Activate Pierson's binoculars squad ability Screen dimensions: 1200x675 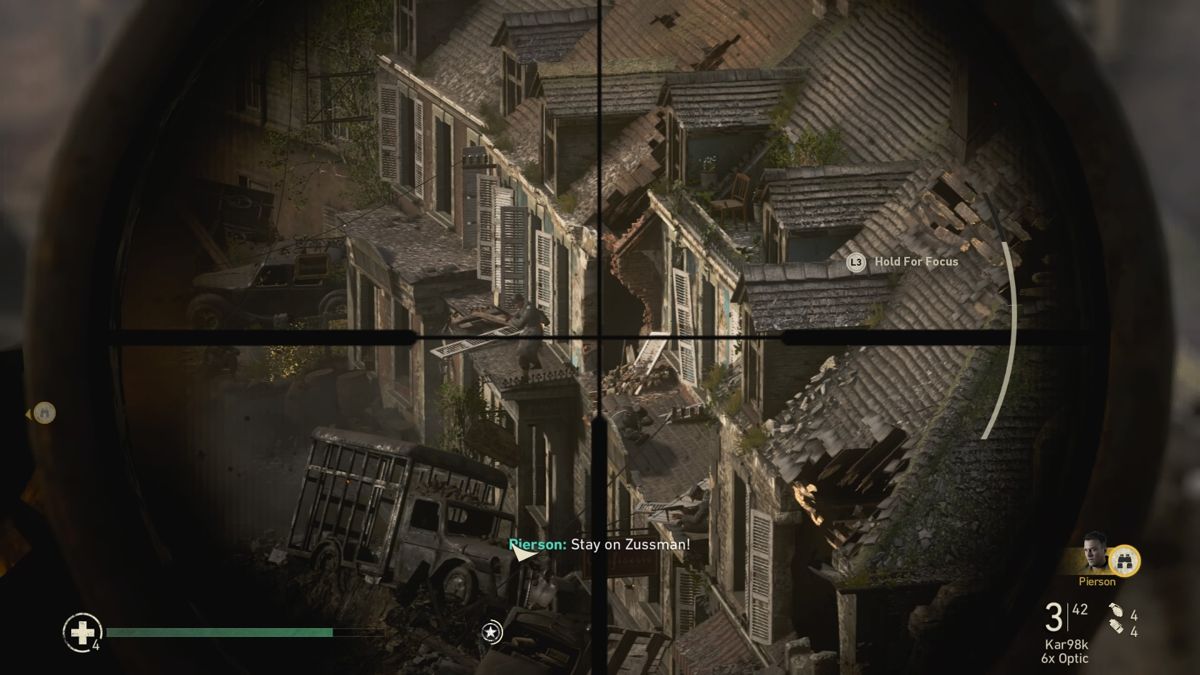1125,561
